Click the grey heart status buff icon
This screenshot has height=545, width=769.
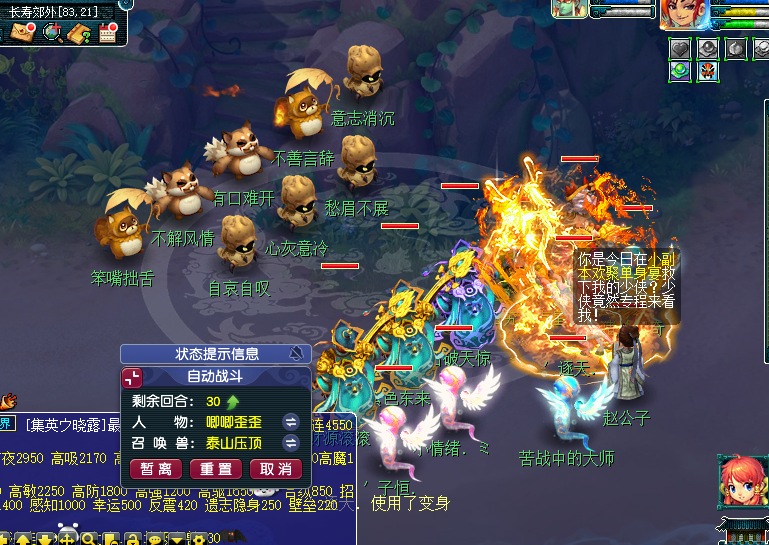680,48
